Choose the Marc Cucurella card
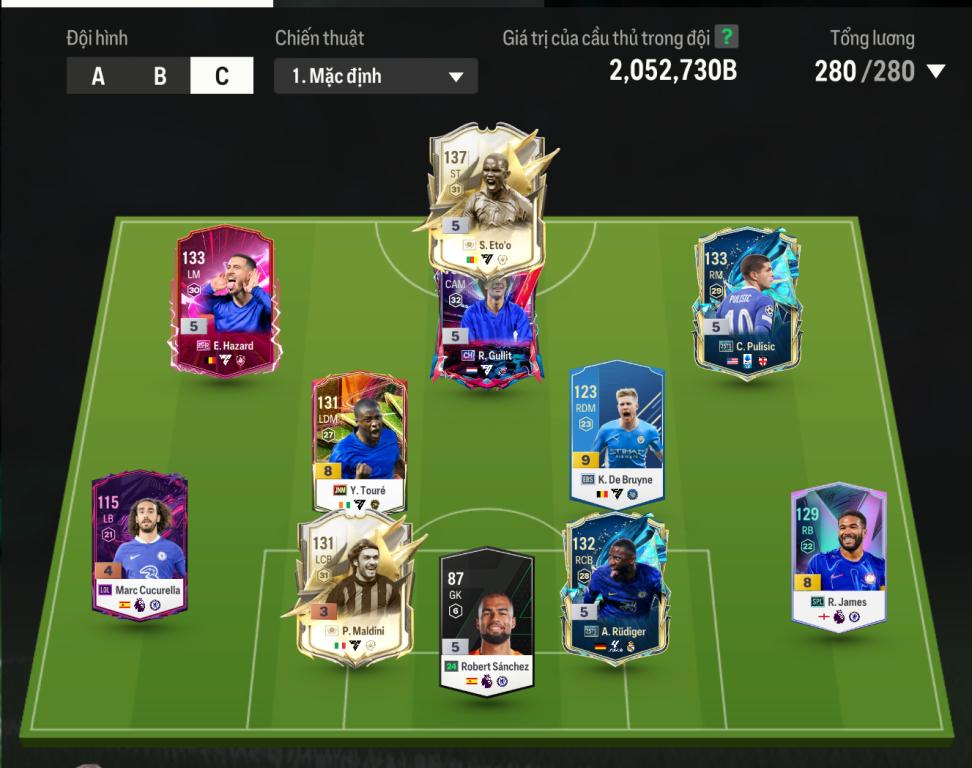The height and width of the screenshot is (768, 972). click(140, 545)
